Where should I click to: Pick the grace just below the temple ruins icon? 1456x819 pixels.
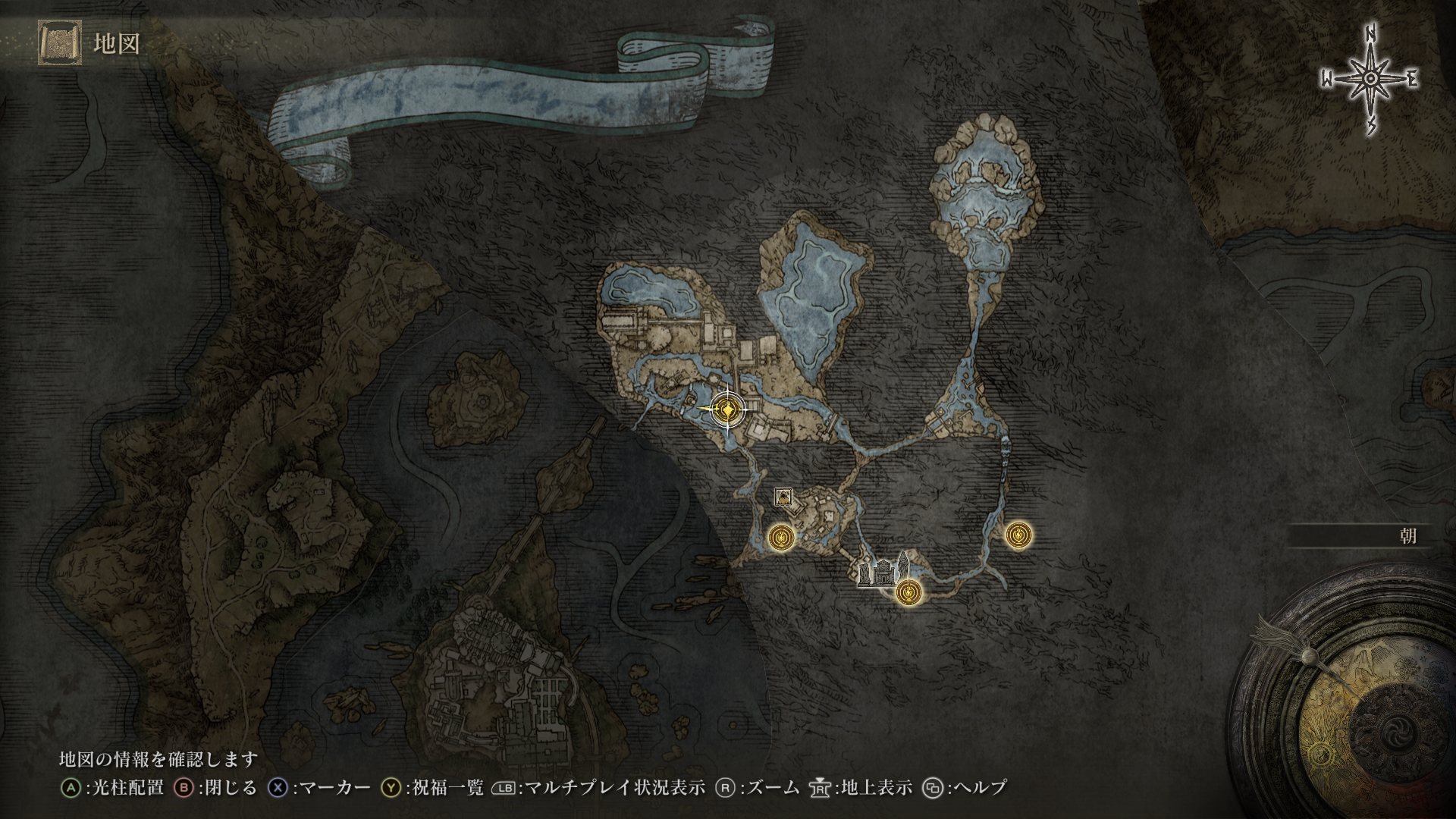coord(908,592)
